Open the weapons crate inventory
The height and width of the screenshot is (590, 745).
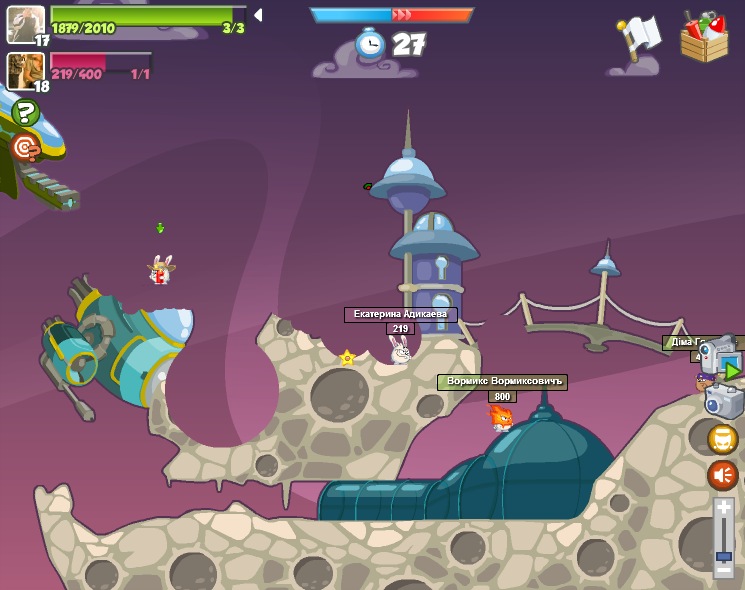click(x=704, y=37)
